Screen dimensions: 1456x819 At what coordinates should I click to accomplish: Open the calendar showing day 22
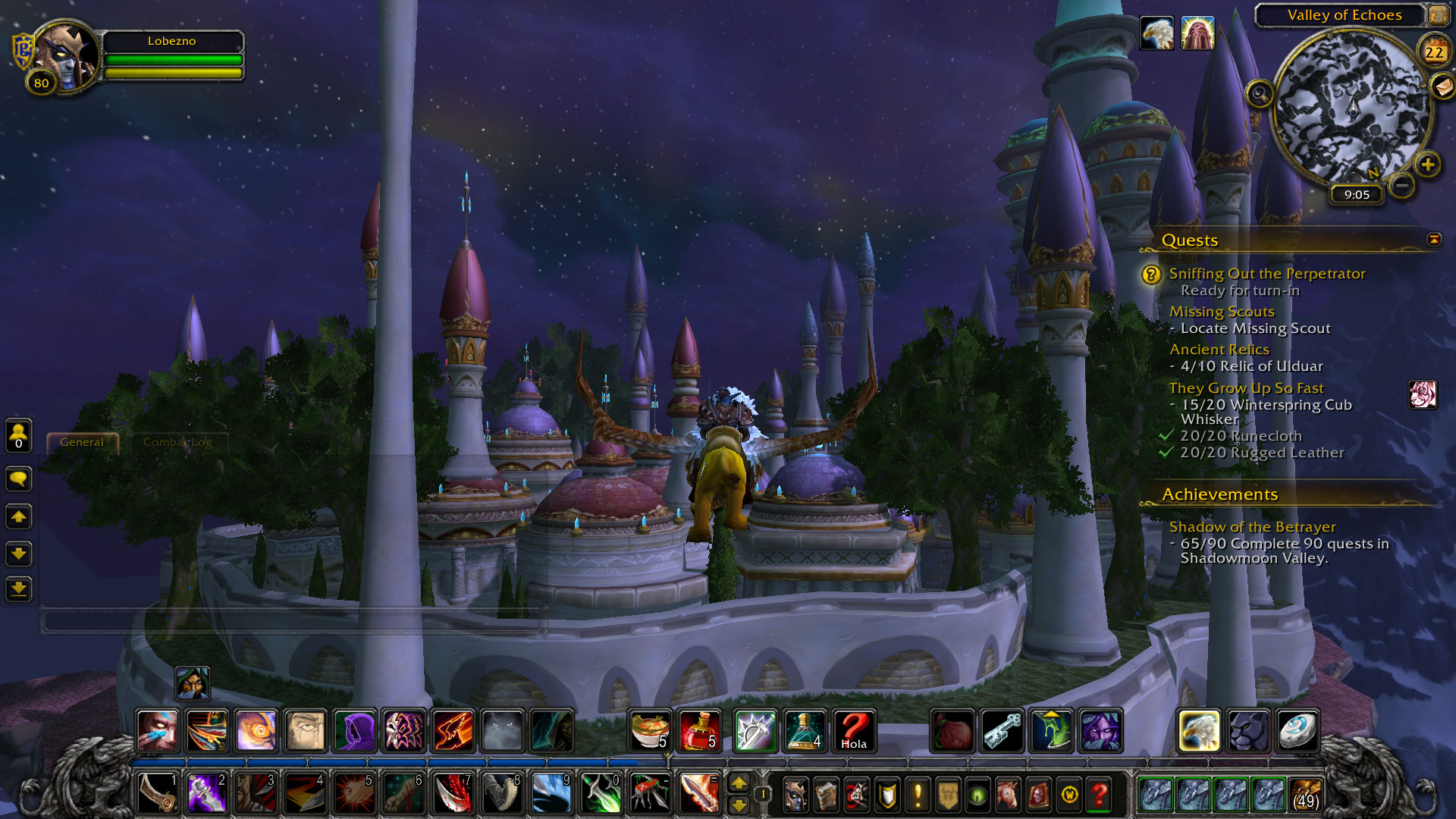click(1433, 52)
